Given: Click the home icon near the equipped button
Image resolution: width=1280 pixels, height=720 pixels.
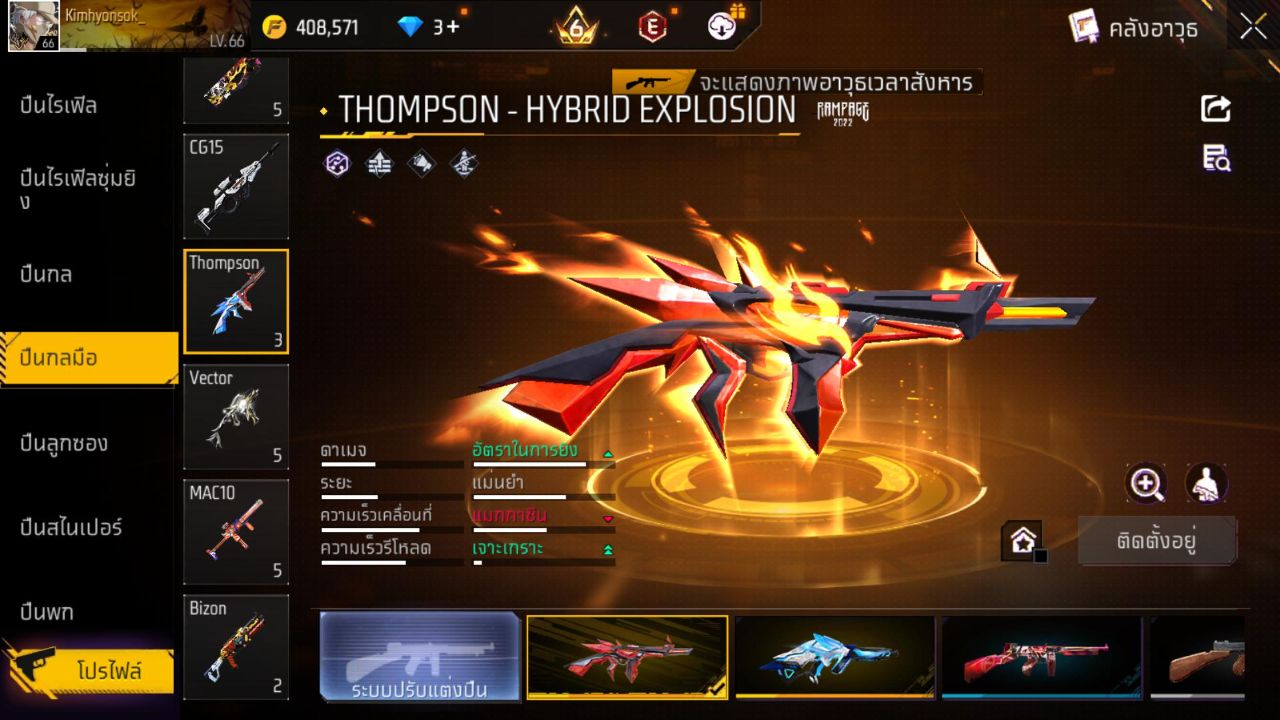Looking at the screenshot, I should 1023,538.
